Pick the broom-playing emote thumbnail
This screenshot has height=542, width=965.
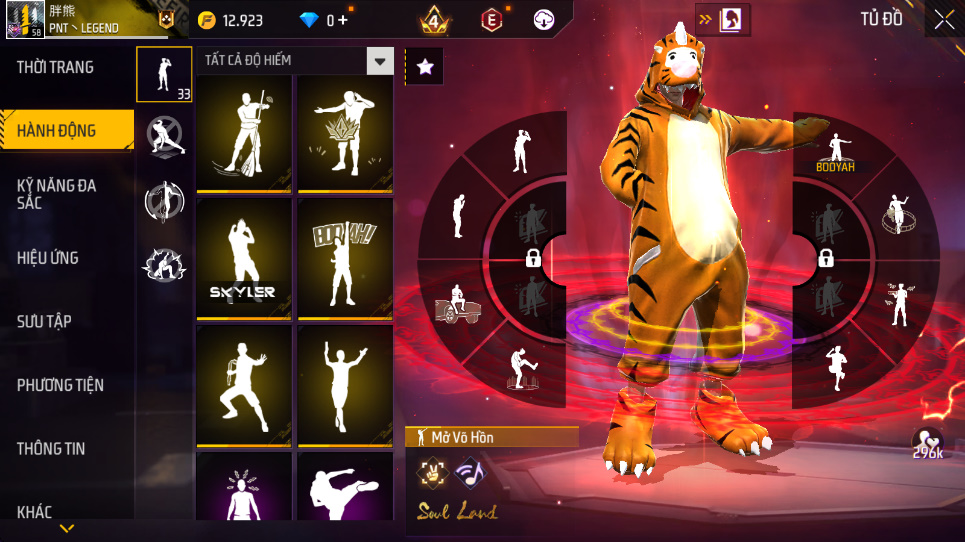click(243, 131)
